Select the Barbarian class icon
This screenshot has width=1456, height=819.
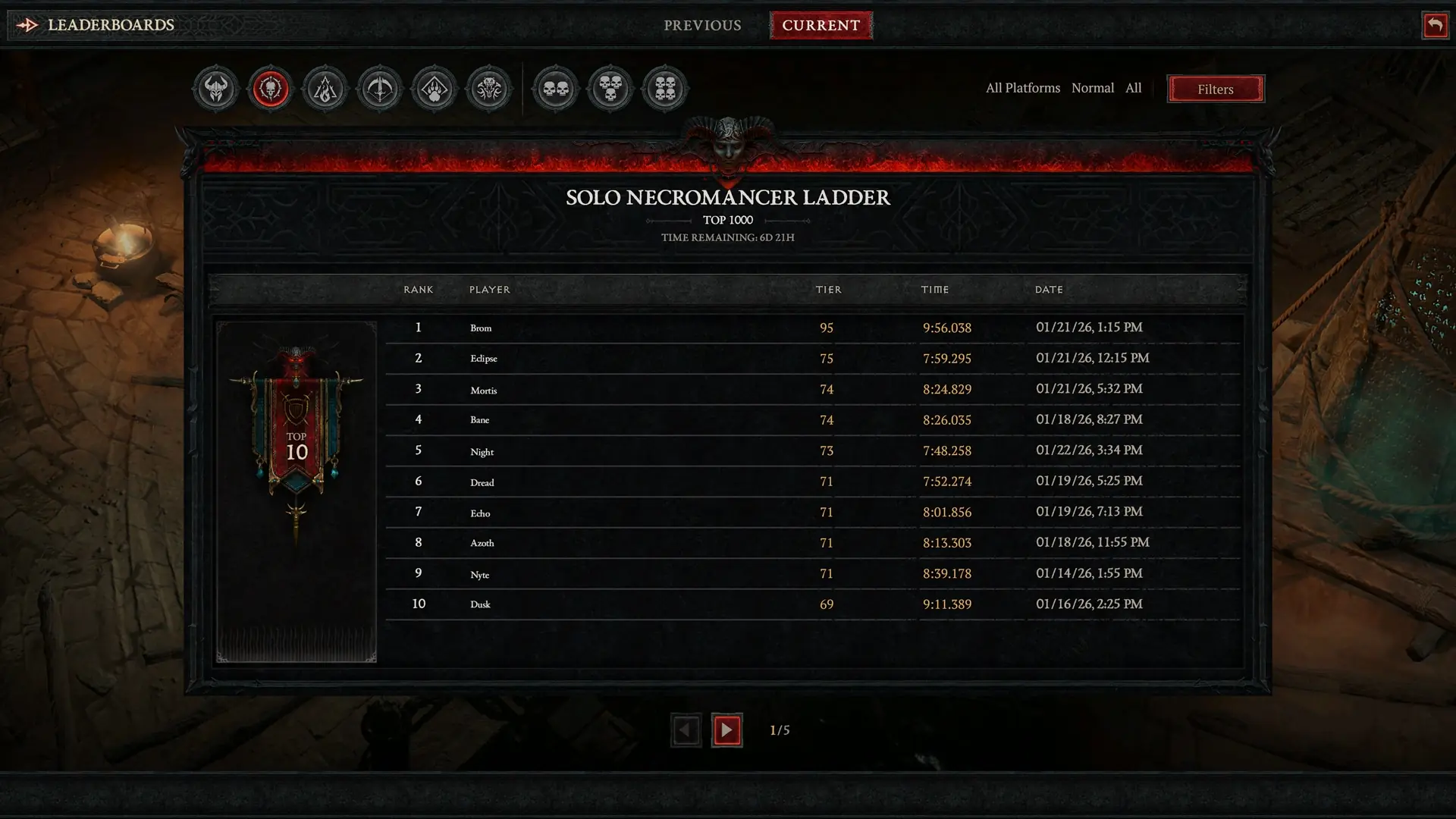pos(215,88)
